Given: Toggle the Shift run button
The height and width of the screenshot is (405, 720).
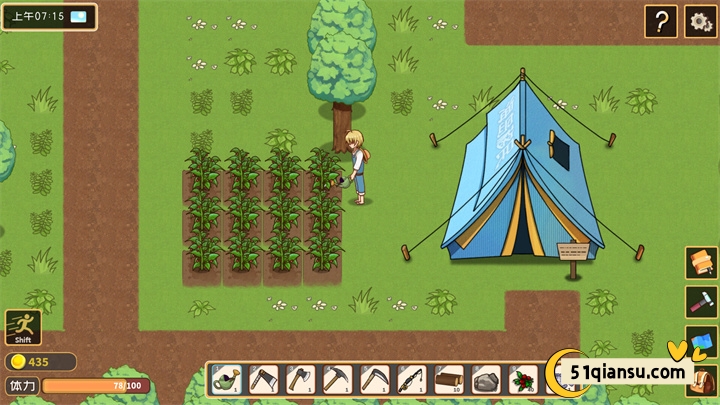Looking at the screenshot, I should click(22, 326).
